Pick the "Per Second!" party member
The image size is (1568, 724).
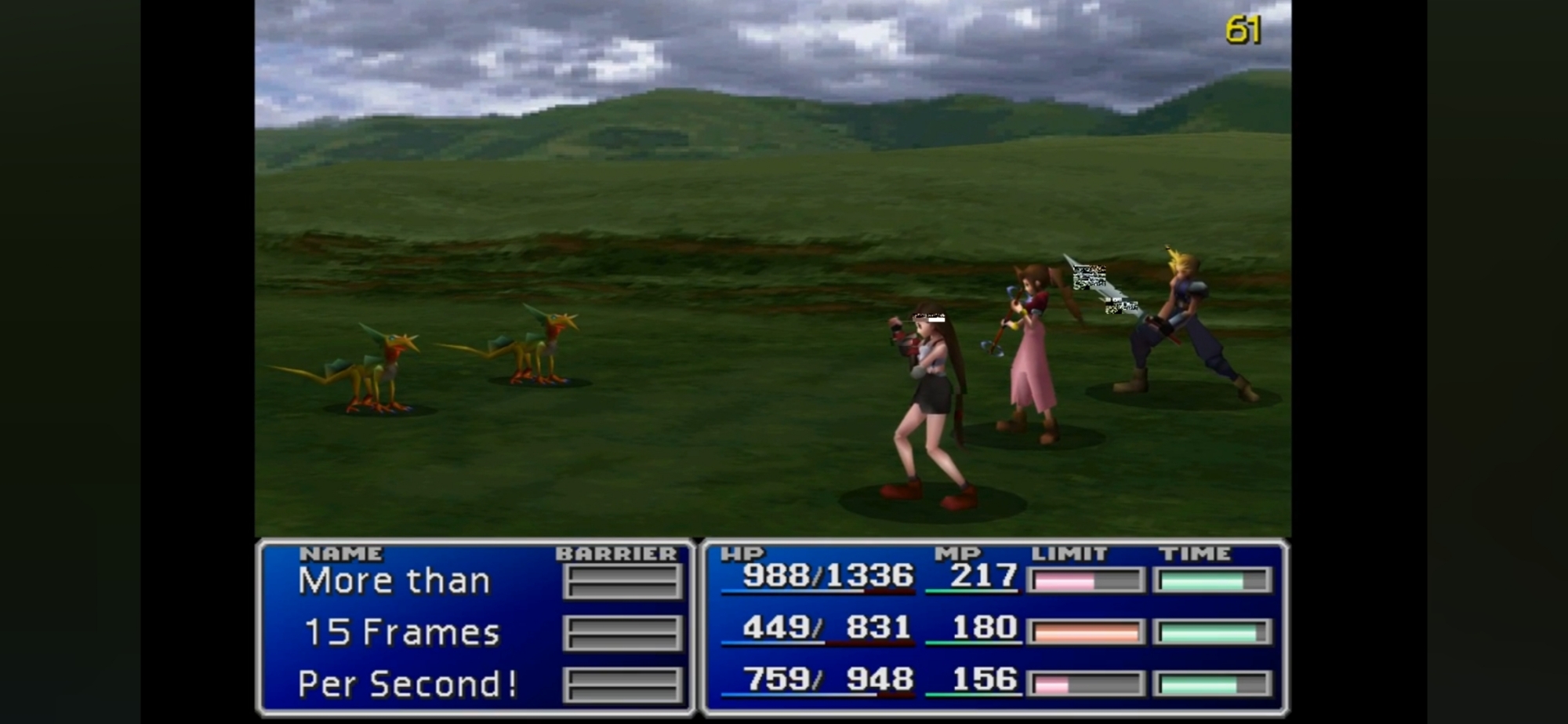click(x=407, y=684)
